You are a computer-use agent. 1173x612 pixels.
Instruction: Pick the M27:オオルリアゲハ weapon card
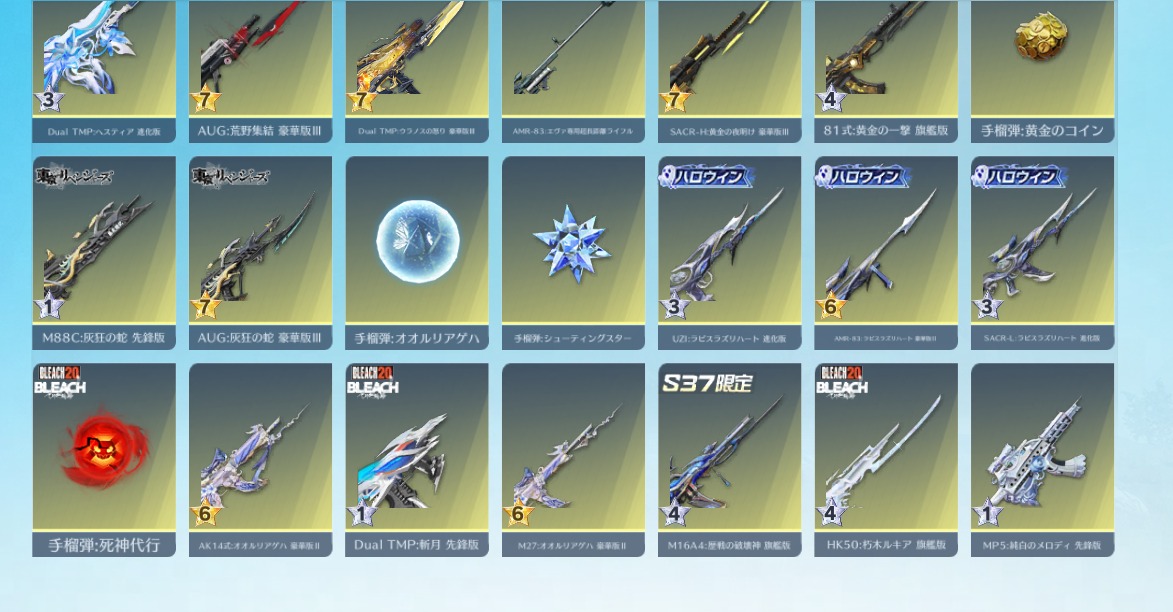pos(573,457)
